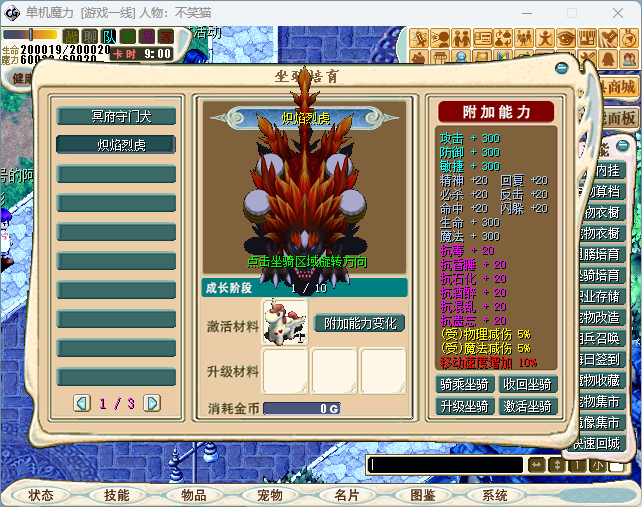Select 炽焰烈虎 in the mount list

pos(116,145)
